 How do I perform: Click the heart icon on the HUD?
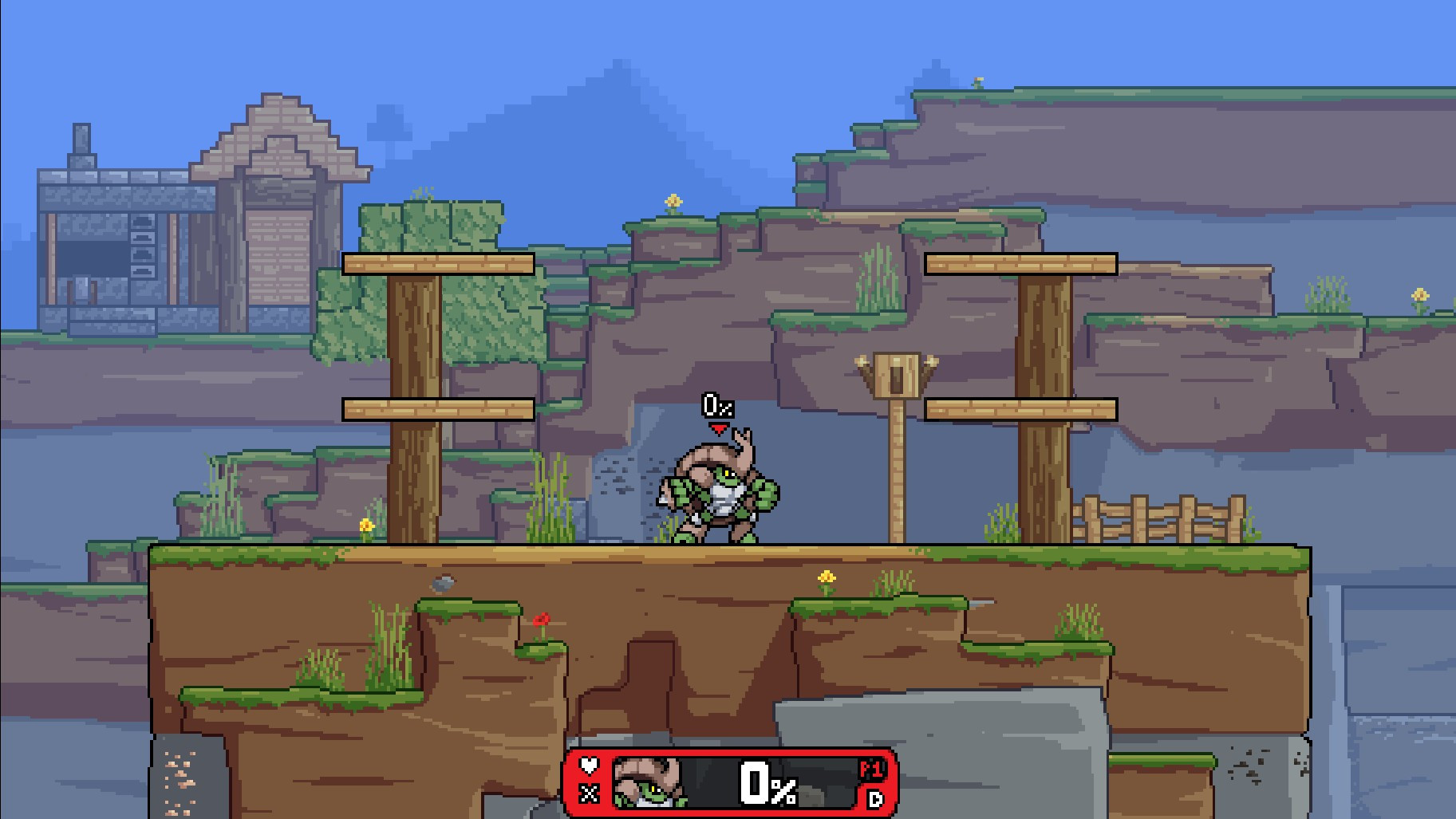click(x=588, y=765)
